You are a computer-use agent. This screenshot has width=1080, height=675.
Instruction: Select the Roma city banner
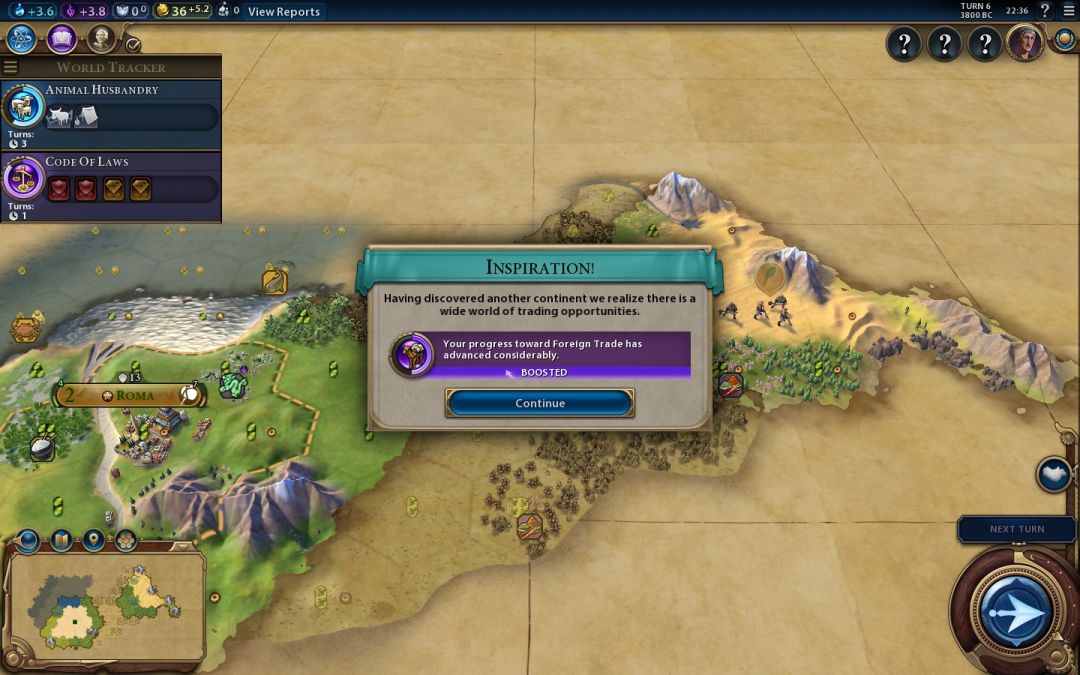[133, 395]
